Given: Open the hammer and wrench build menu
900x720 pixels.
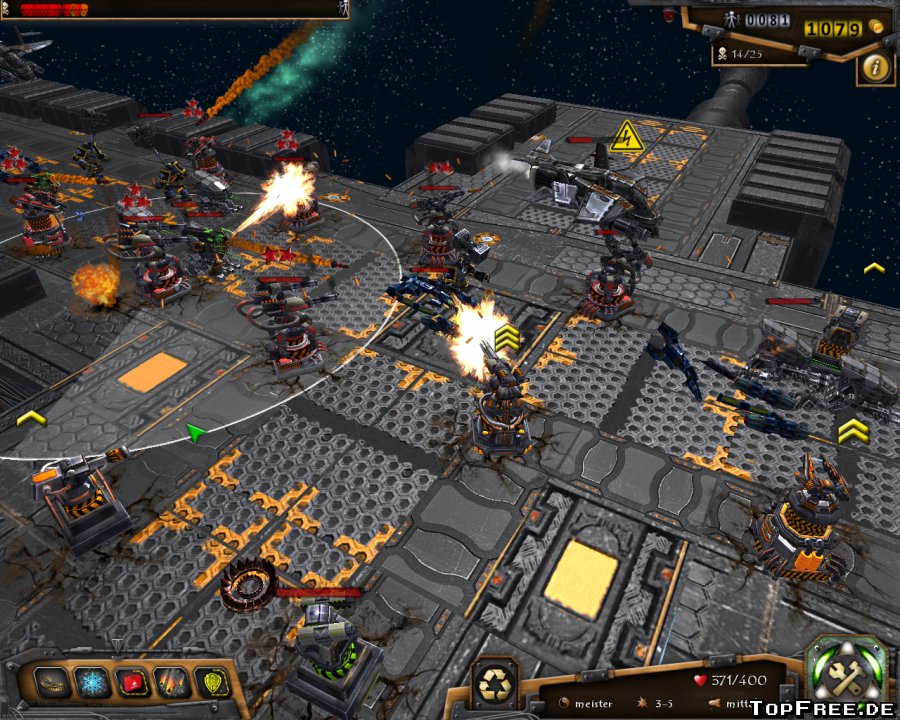Looking at the screenshot, I should coord(845,675).
